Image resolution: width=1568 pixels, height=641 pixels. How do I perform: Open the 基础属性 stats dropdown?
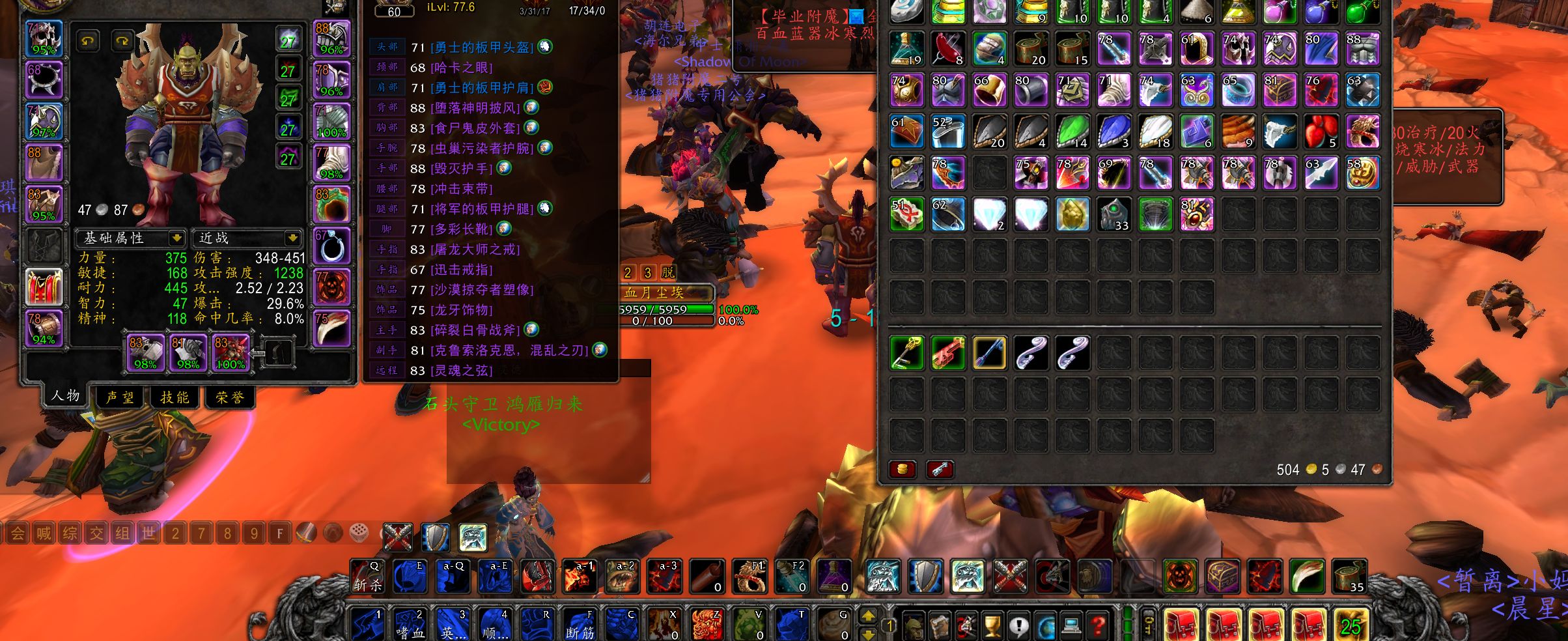tap(176, 238)
